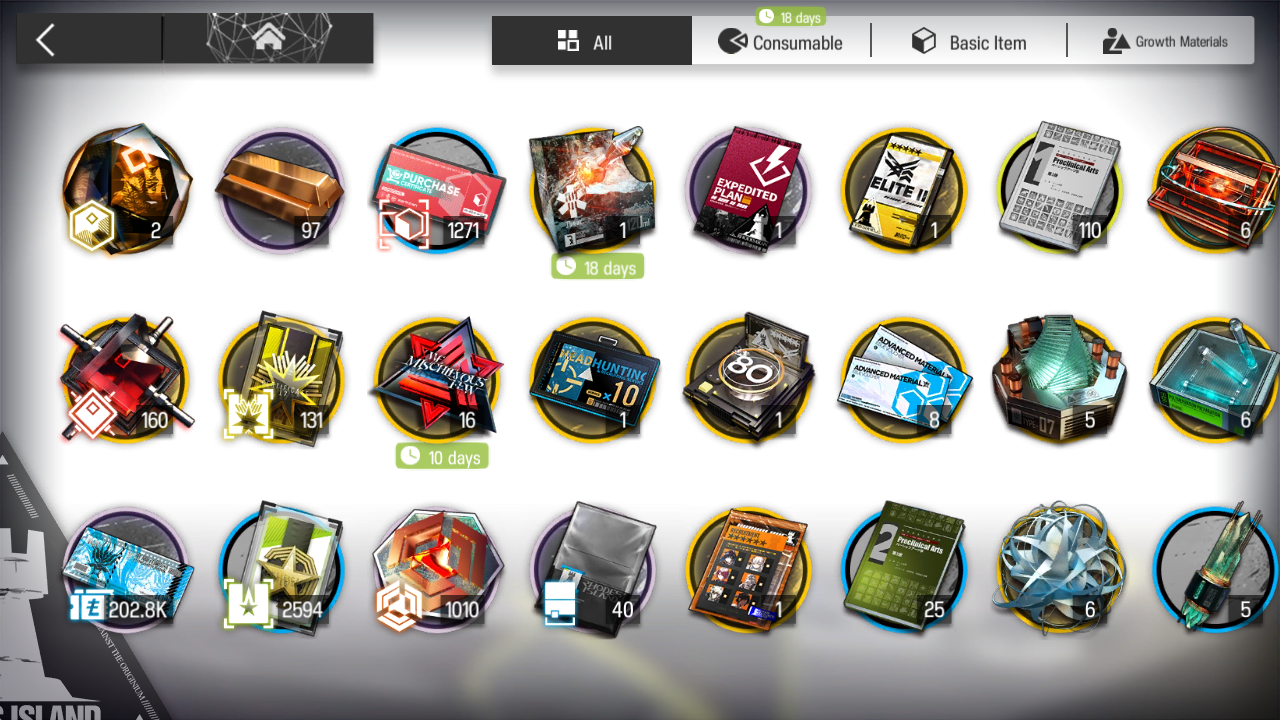
Task: Open the Basic Item tab
Action: pos(969,42)
